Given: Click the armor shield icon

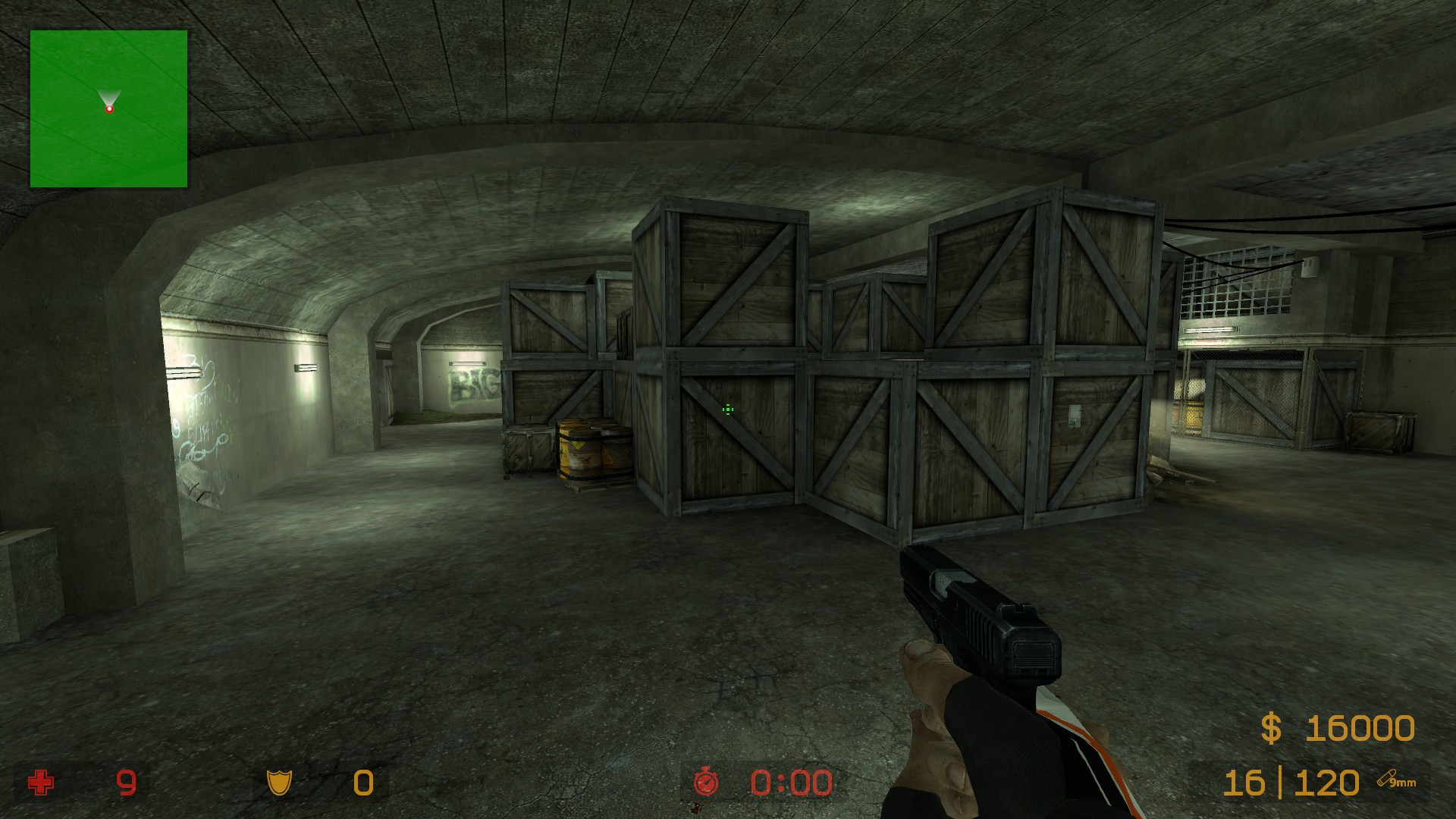Looking at the screenshot, I should (x=279, y=782).
